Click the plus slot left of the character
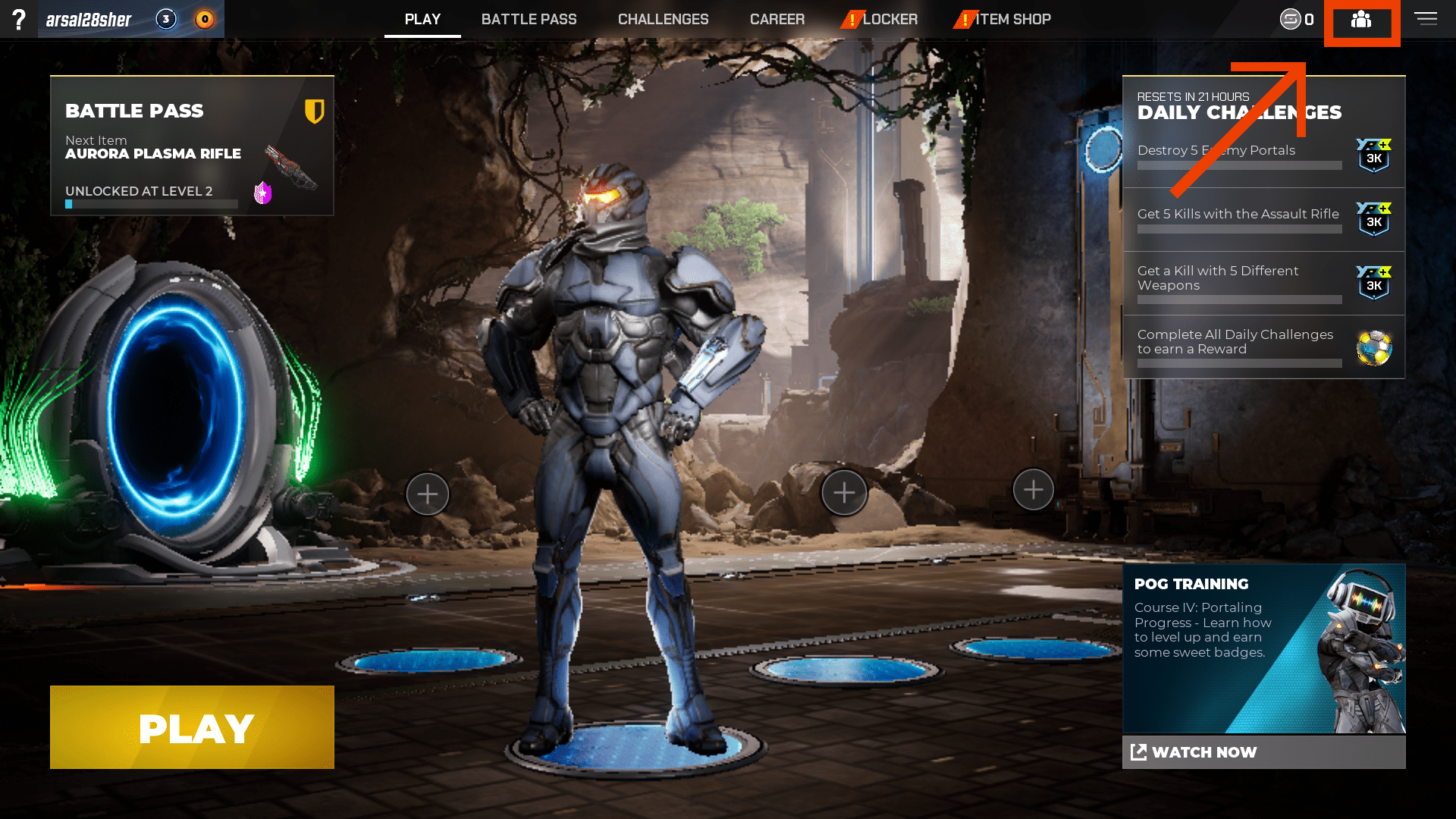 (428, 493)
